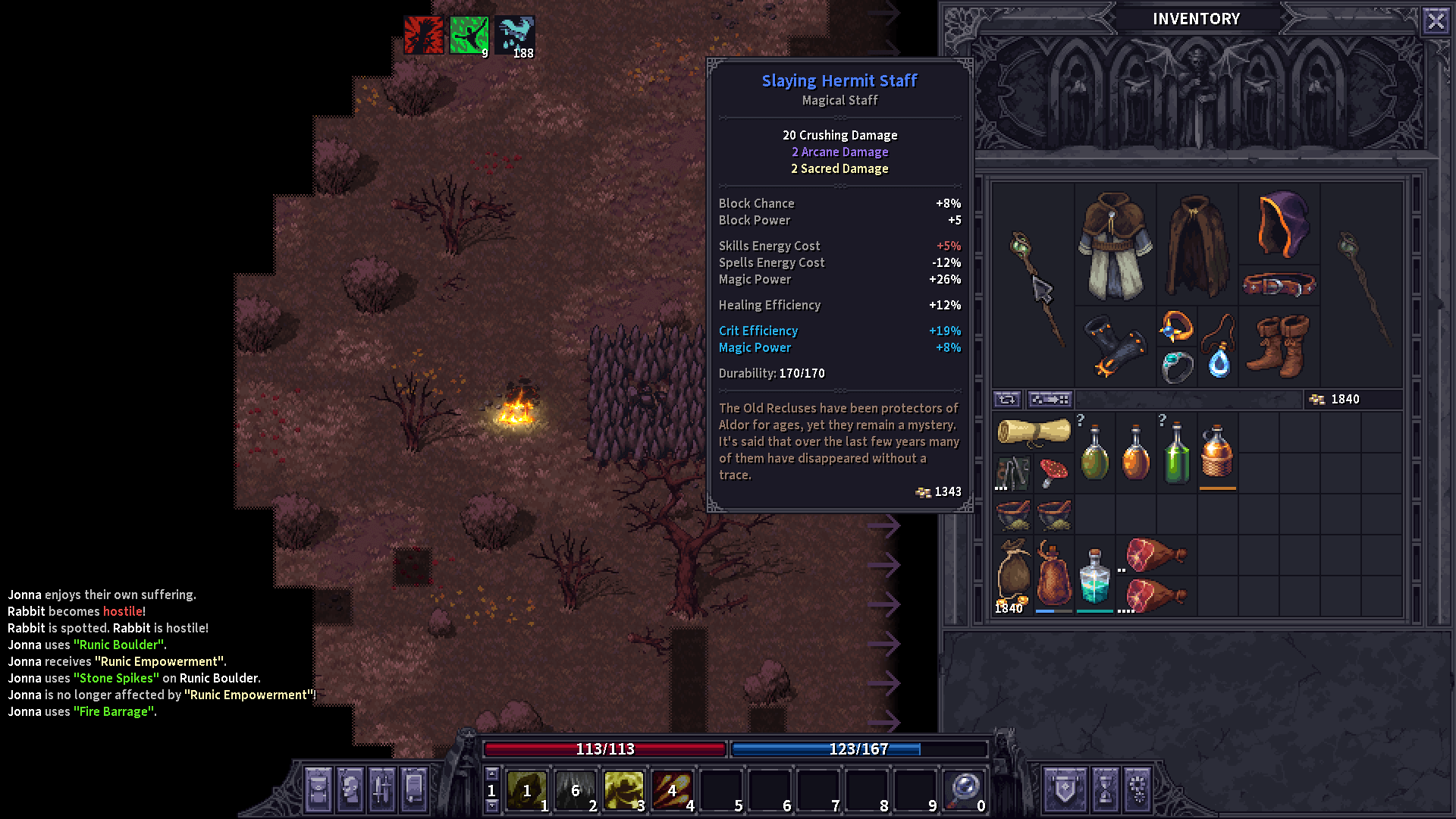This screenshot has width=1456, height=819.
Task: Choose the green bottle potion
Action: click(1176, 453)
